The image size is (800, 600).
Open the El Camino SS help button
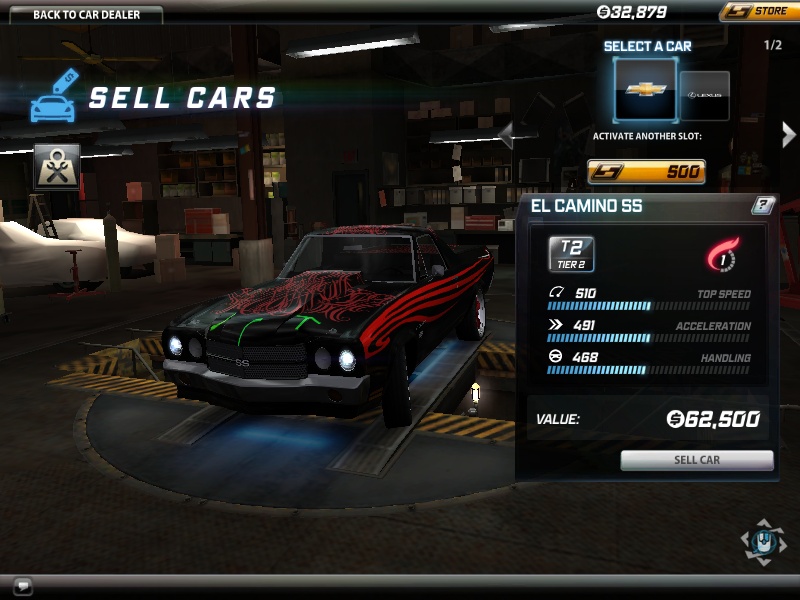click(763, 206)
